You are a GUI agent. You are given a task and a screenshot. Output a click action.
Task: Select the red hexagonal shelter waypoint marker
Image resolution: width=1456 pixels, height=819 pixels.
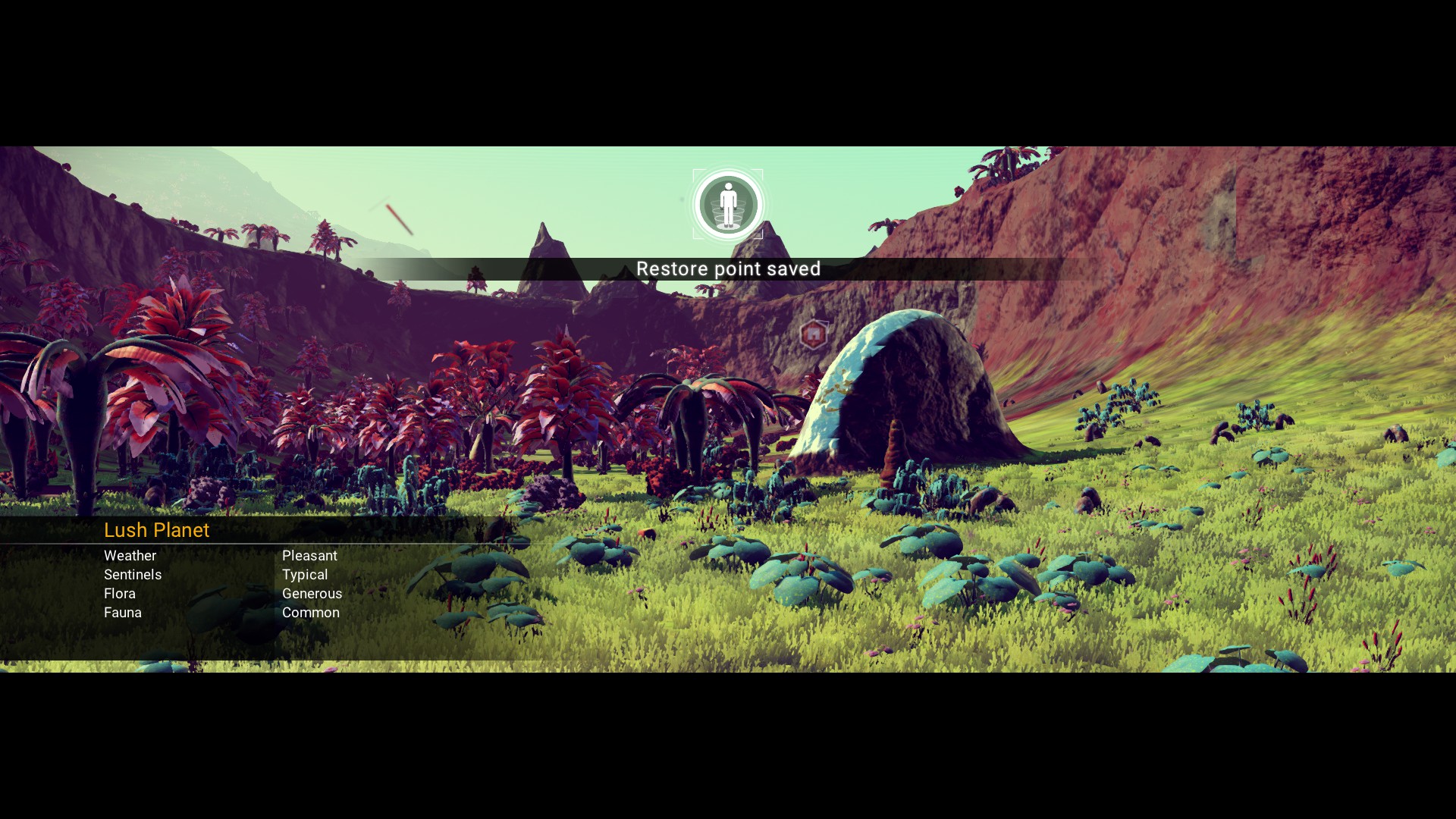813,334
